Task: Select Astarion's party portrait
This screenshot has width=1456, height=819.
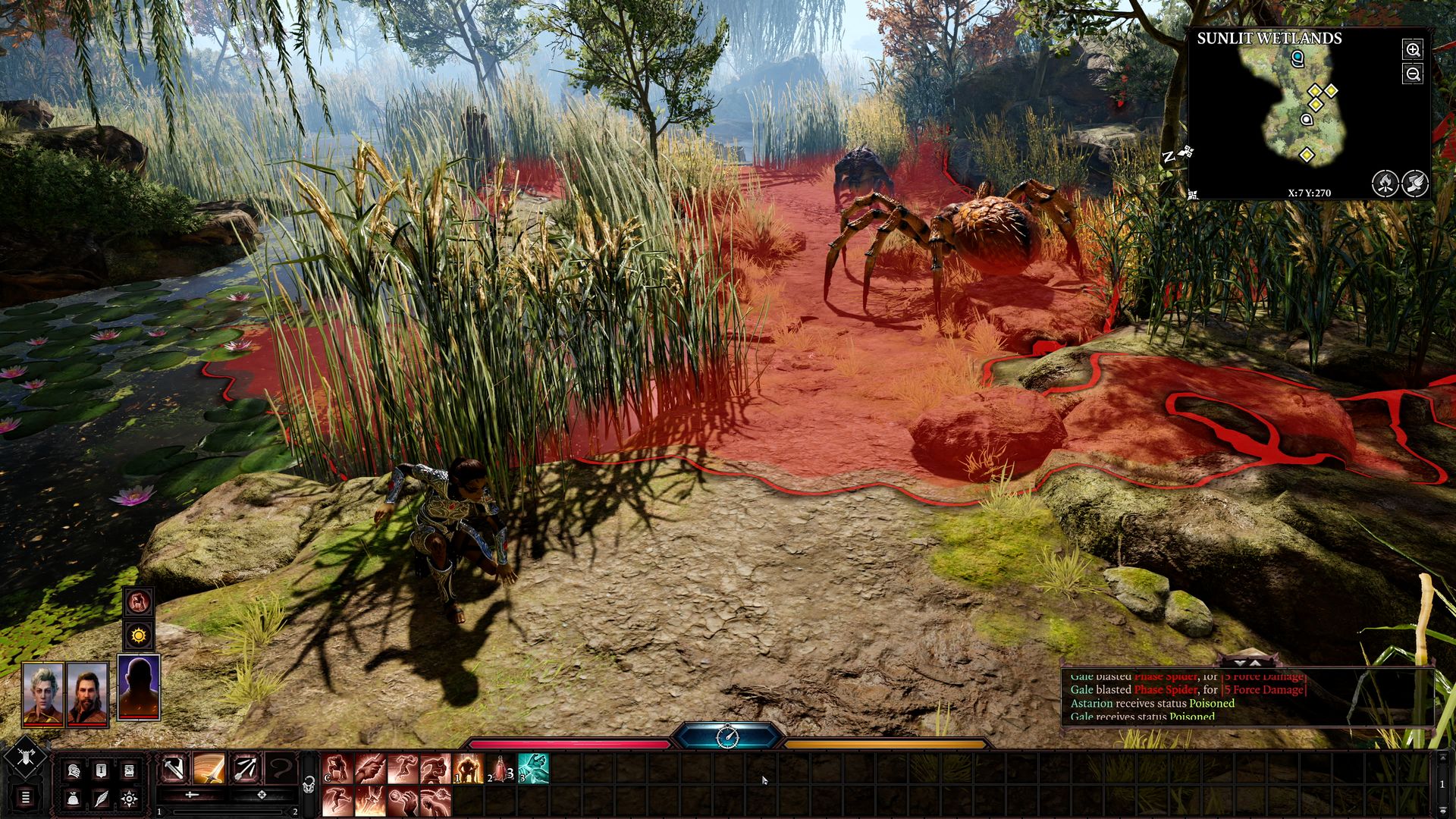Action: coord(42,694)
